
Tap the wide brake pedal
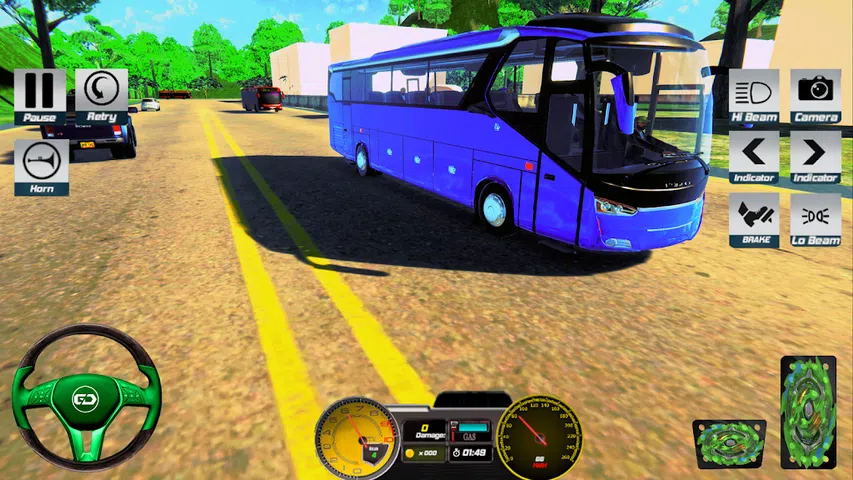tap(729, 444)
